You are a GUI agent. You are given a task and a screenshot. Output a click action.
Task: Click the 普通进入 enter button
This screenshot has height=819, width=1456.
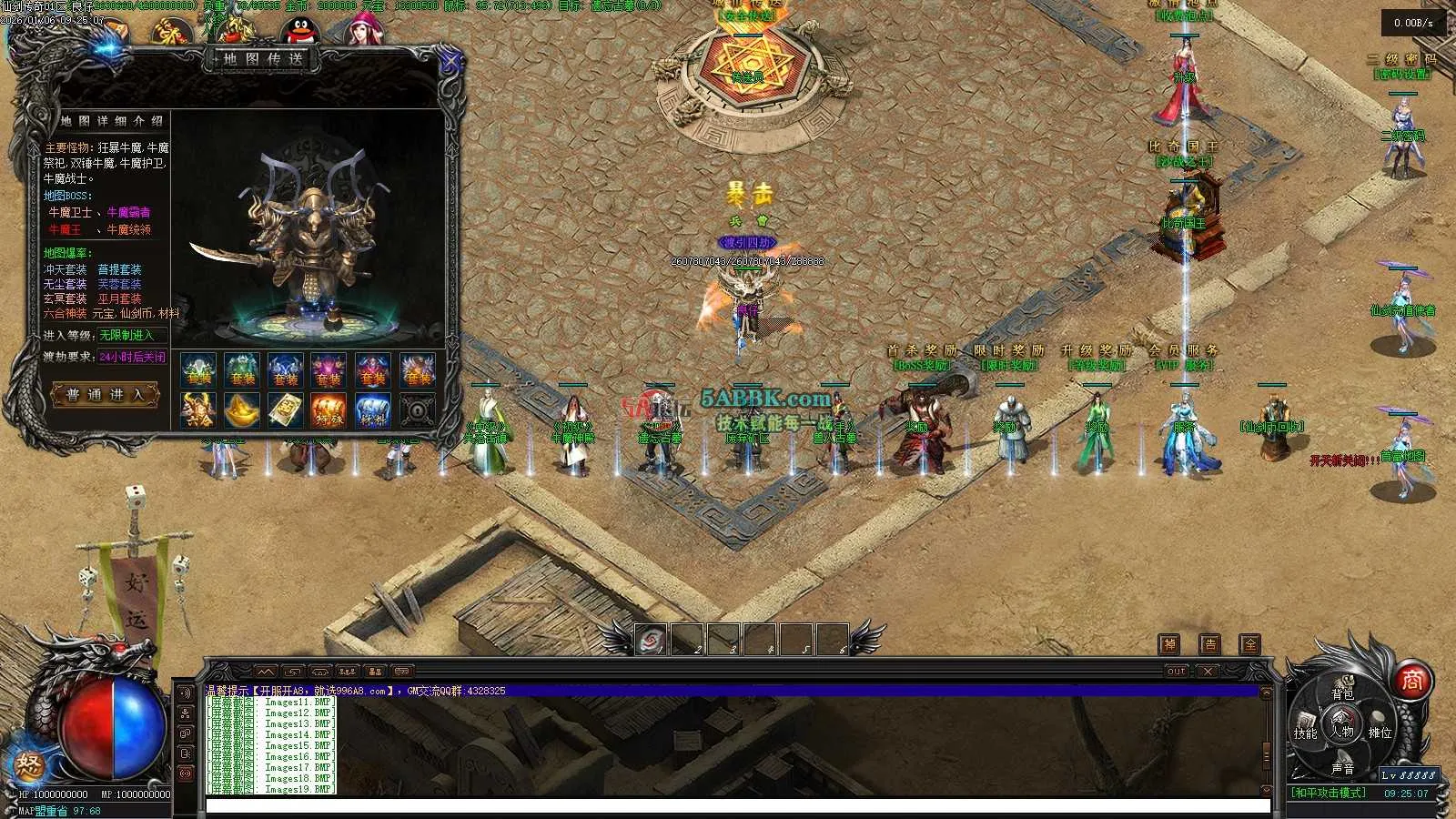coord(106,395)
